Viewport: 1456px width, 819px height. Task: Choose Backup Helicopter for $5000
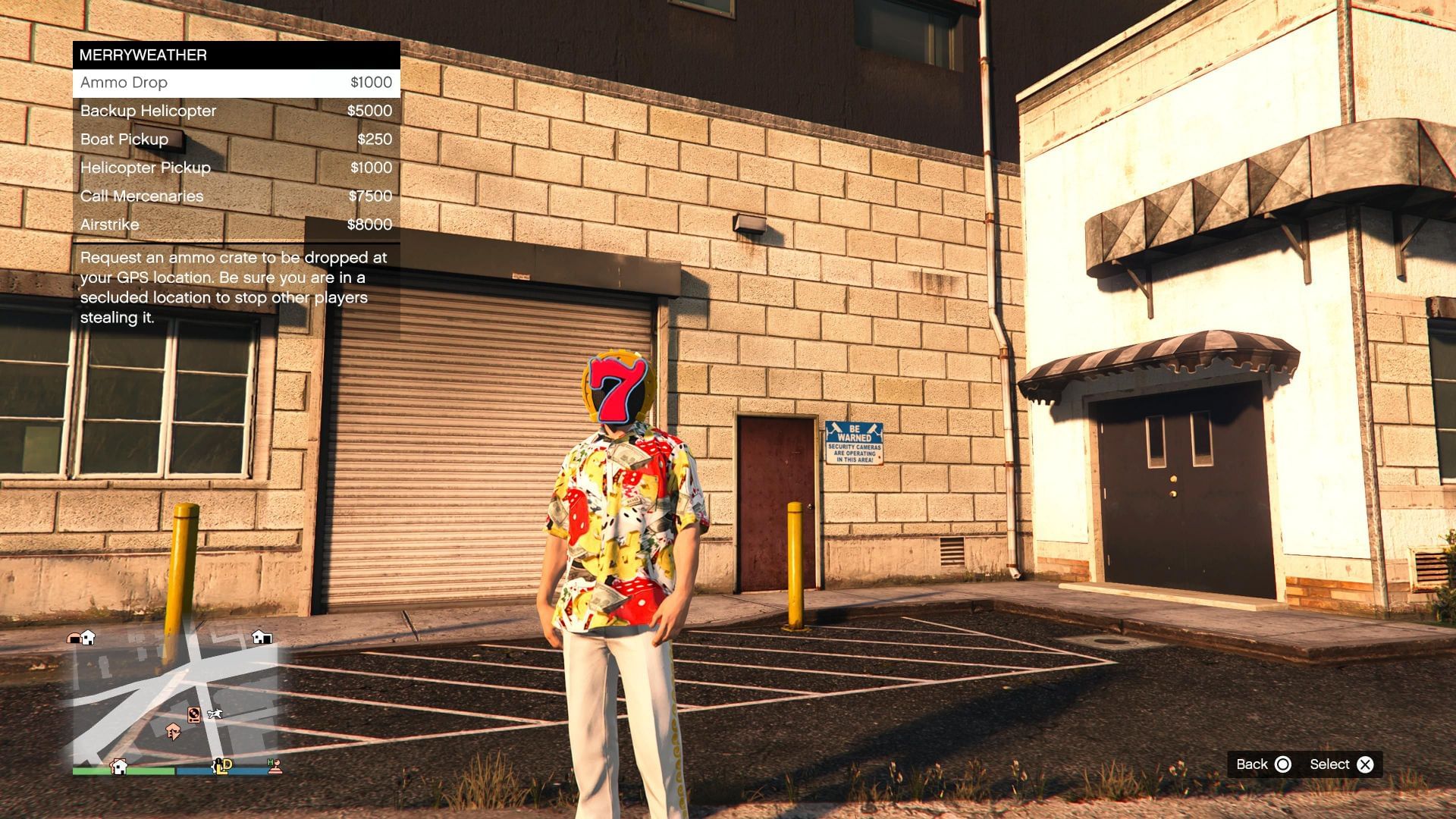tap(236, 111)
